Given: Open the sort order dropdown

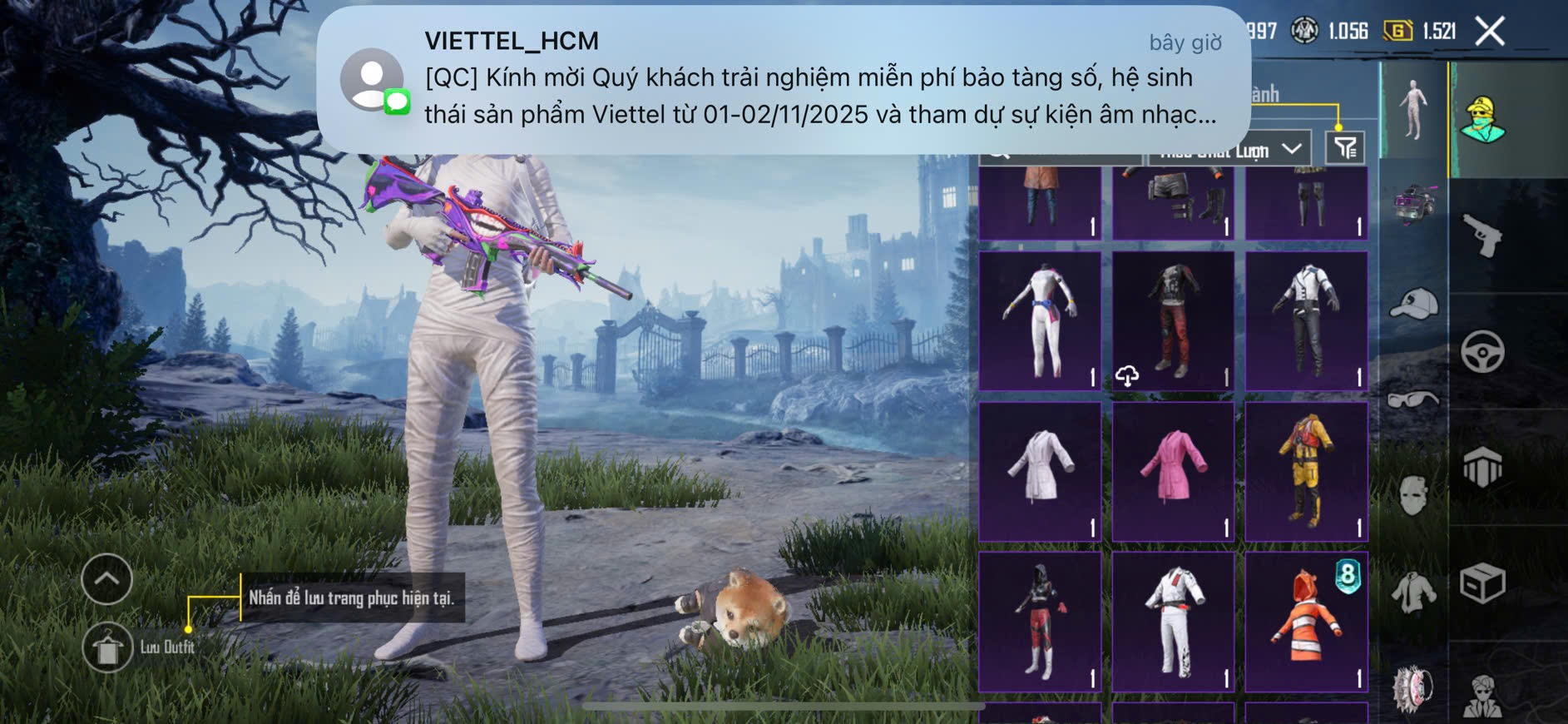Looking at the screenshot, I should (x=1229, y=150).
